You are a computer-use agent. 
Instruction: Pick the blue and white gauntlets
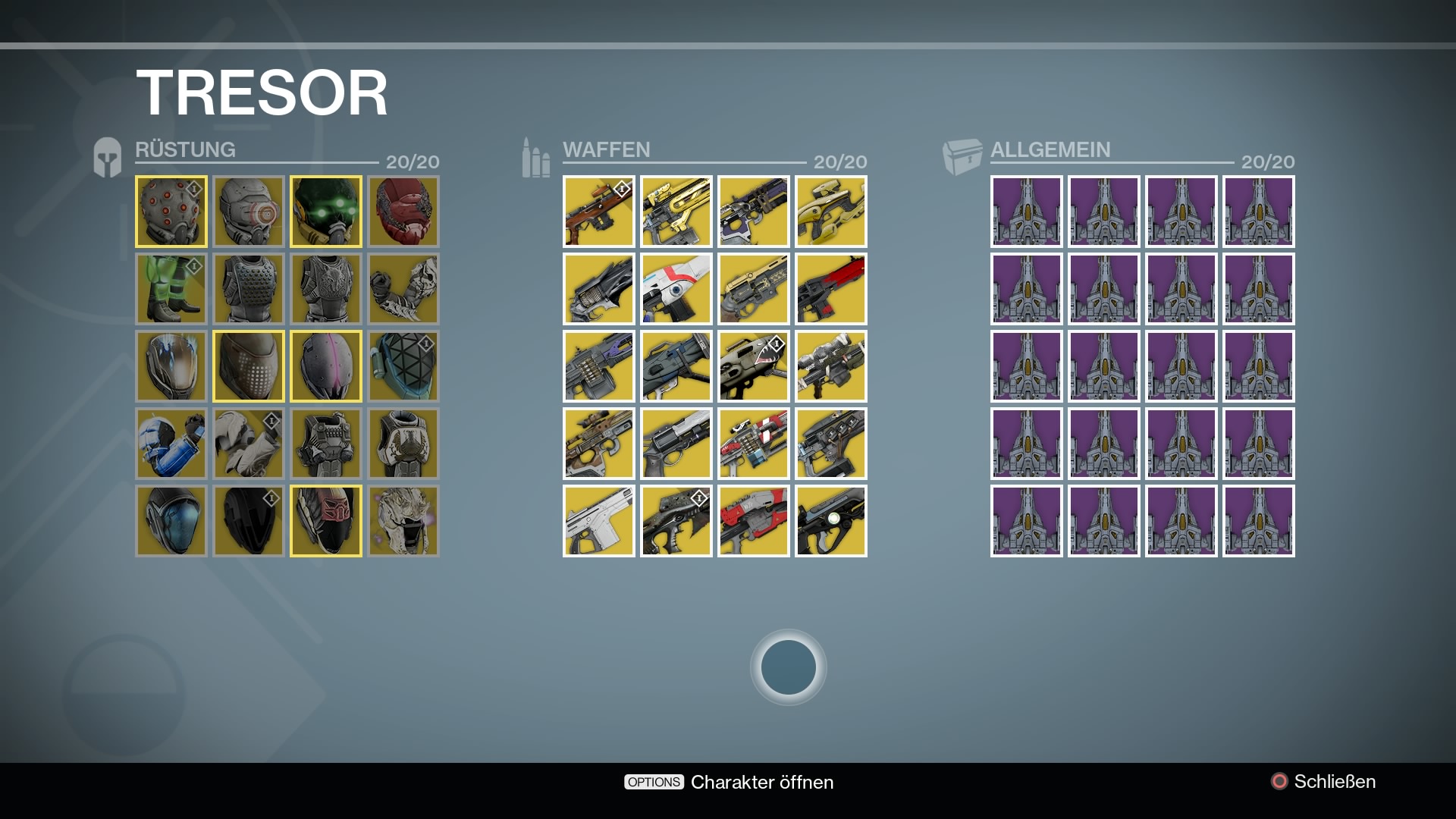tap(171, 444)
